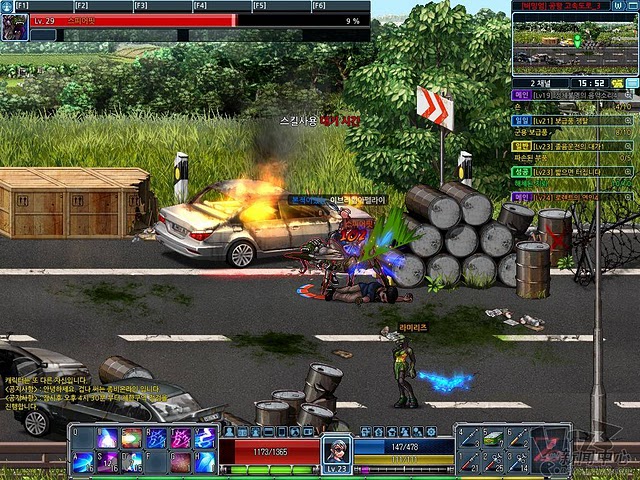Toggle the blue panel button under the minimap
Image resolution: width=640 pixels, height=480 pixels.
pyautogui.click(x=632, y=83)
